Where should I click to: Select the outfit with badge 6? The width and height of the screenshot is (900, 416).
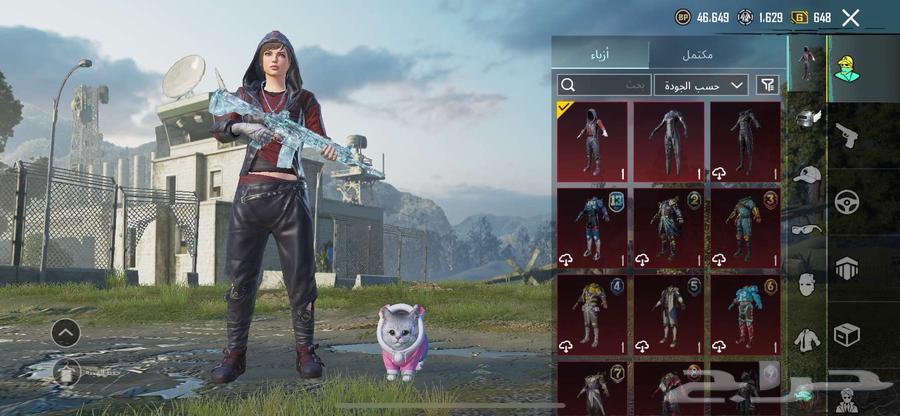tap(745, 313)
